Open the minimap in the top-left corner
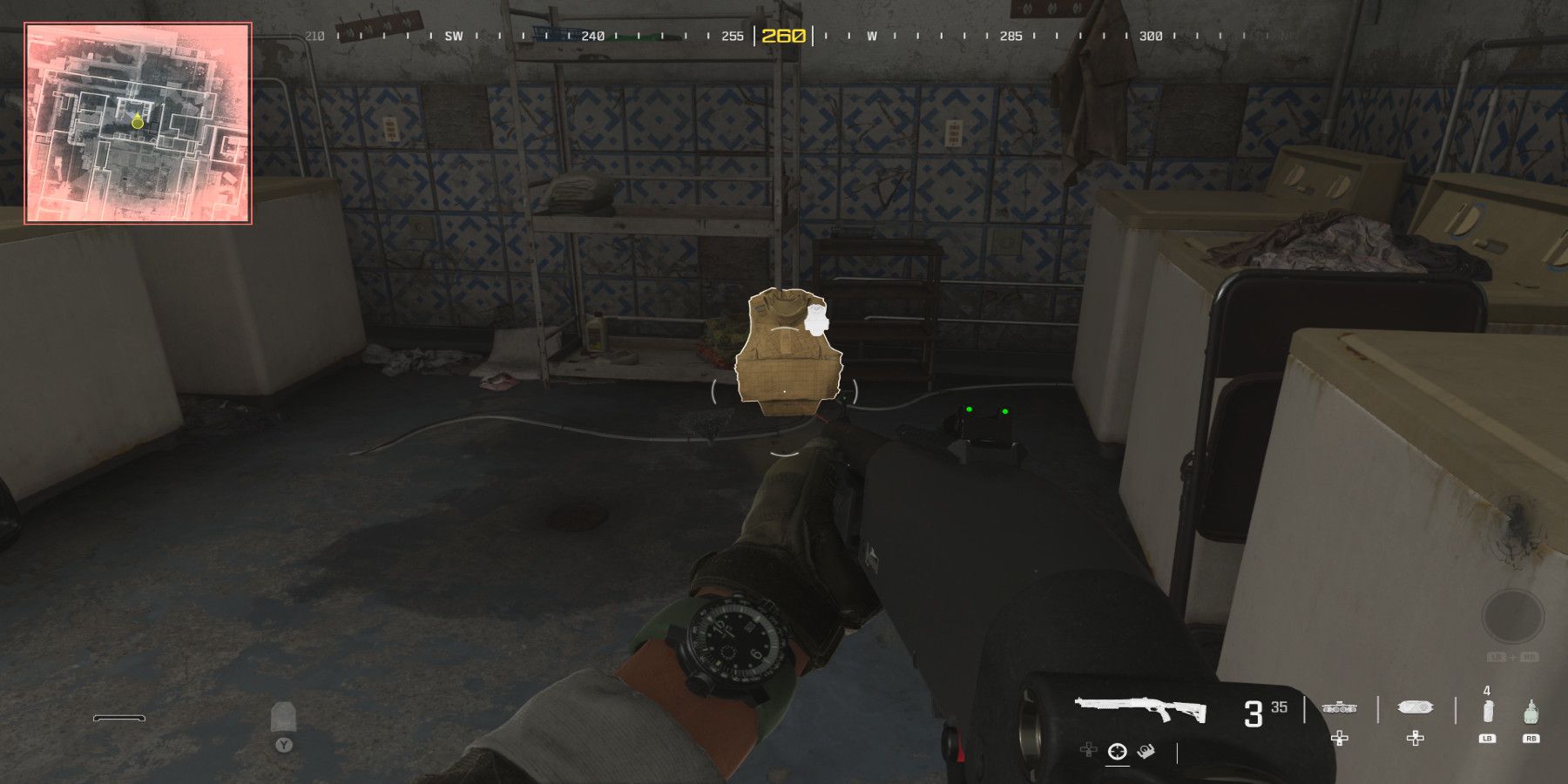The width and height of the screenshot is (1568, 784). click(x=137, y=122)
